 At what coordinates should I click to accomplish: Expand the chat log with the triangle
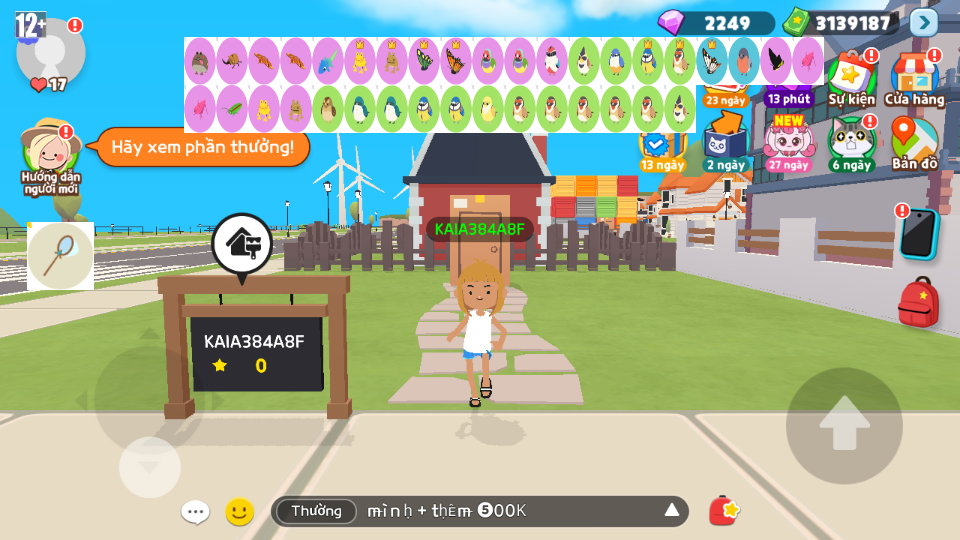pos(672,511)
